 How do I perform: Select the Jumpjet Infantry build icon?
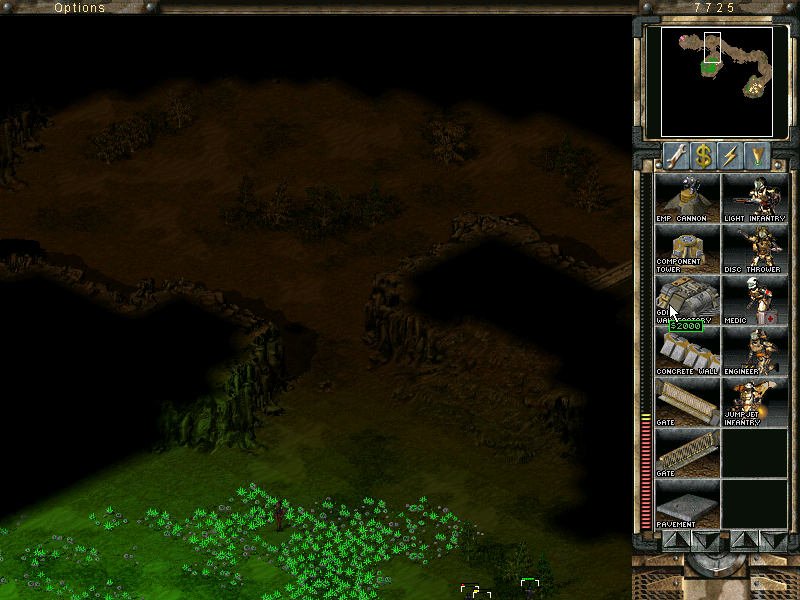click(x=754, y=402)
